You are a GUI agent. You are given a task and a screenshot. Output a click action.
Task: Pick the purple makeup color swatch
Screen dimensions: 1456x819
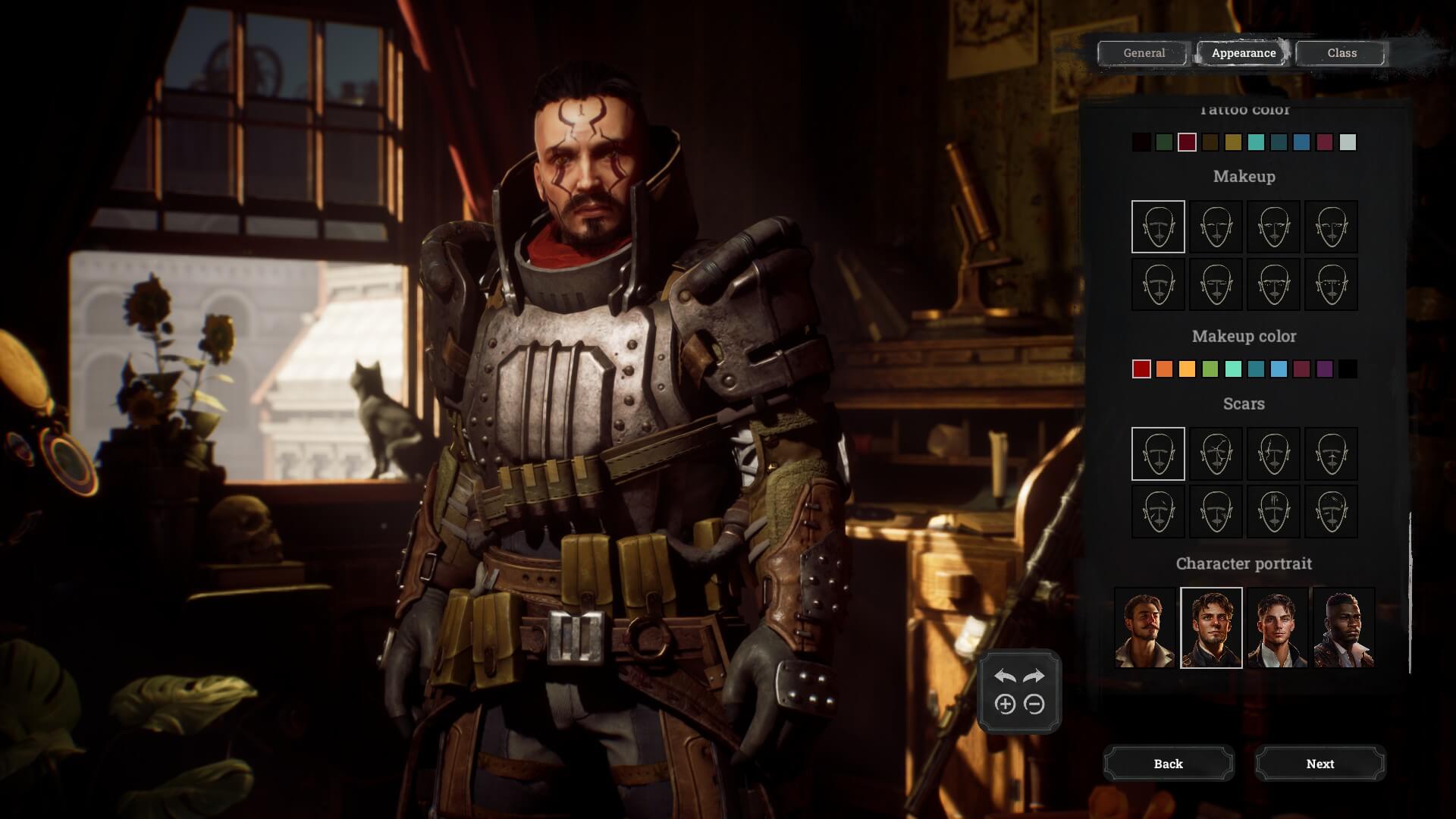[x=1325, y=369]
